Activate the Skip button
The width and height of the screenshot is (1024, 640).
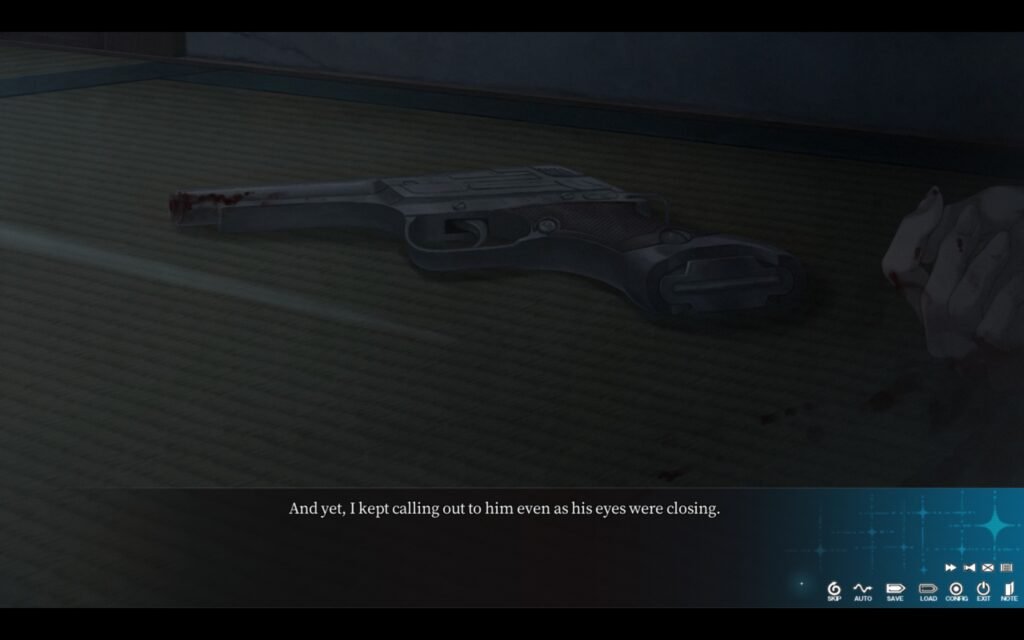click(834, 590)
